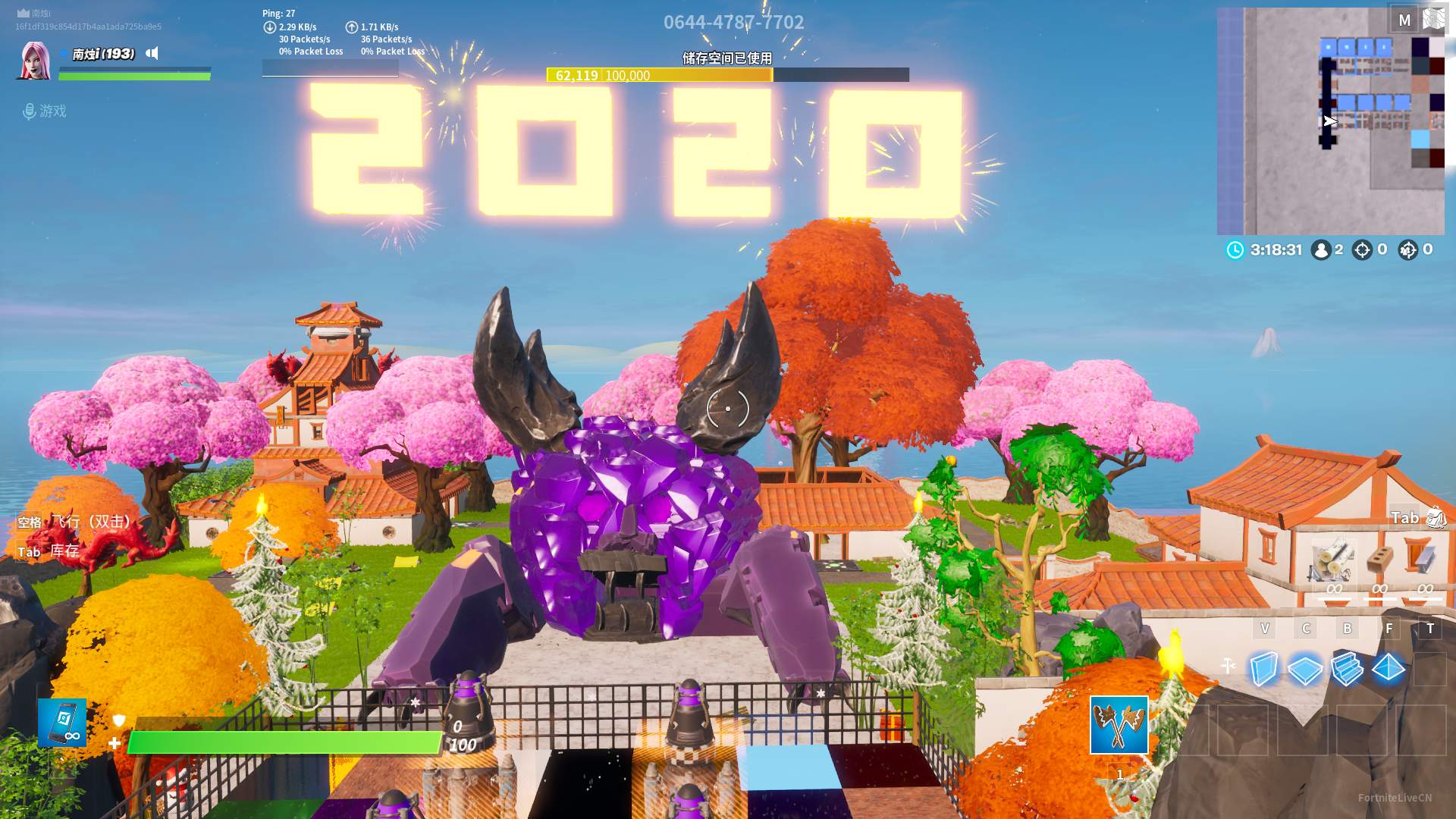Pick the stairs building piece

[1347, 669]
